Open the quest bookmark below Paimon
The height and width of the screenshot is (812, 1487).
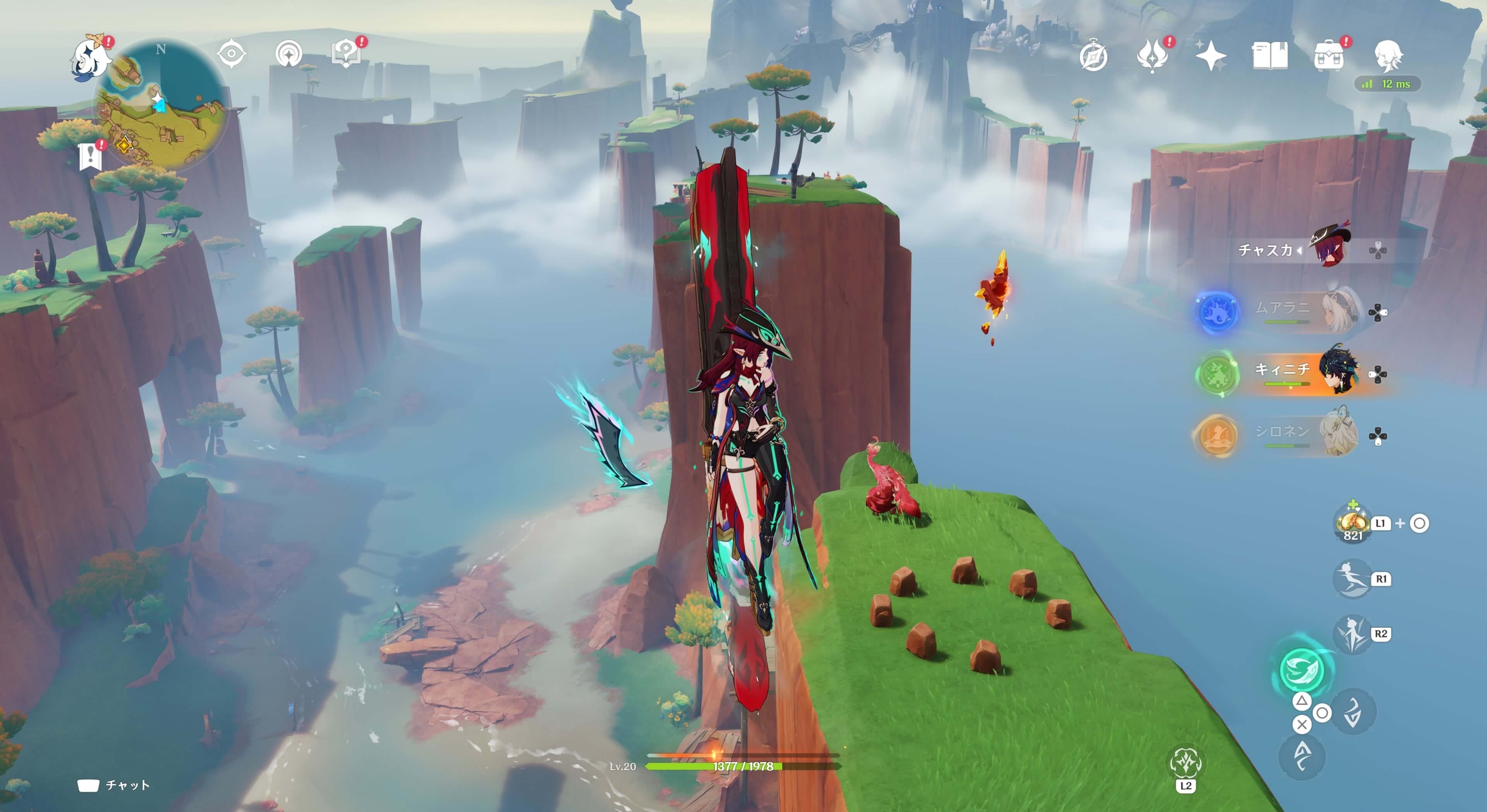90,156
